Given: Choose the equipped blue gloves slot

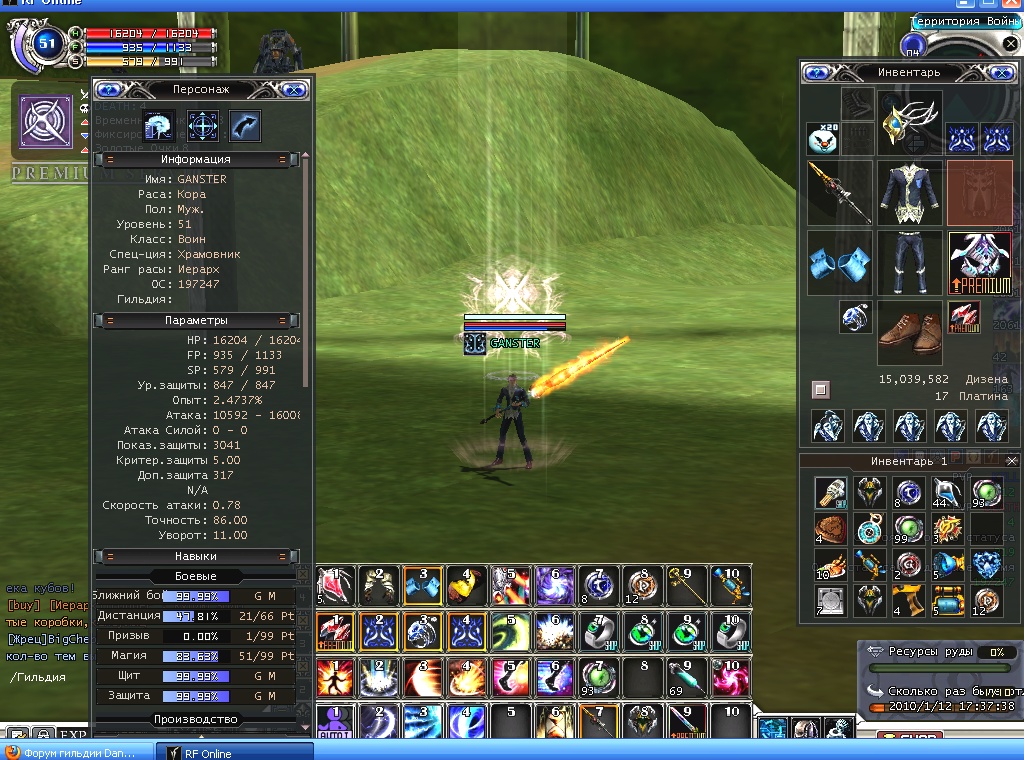Looking at the screenshot, I should click(x=838, y=262).
